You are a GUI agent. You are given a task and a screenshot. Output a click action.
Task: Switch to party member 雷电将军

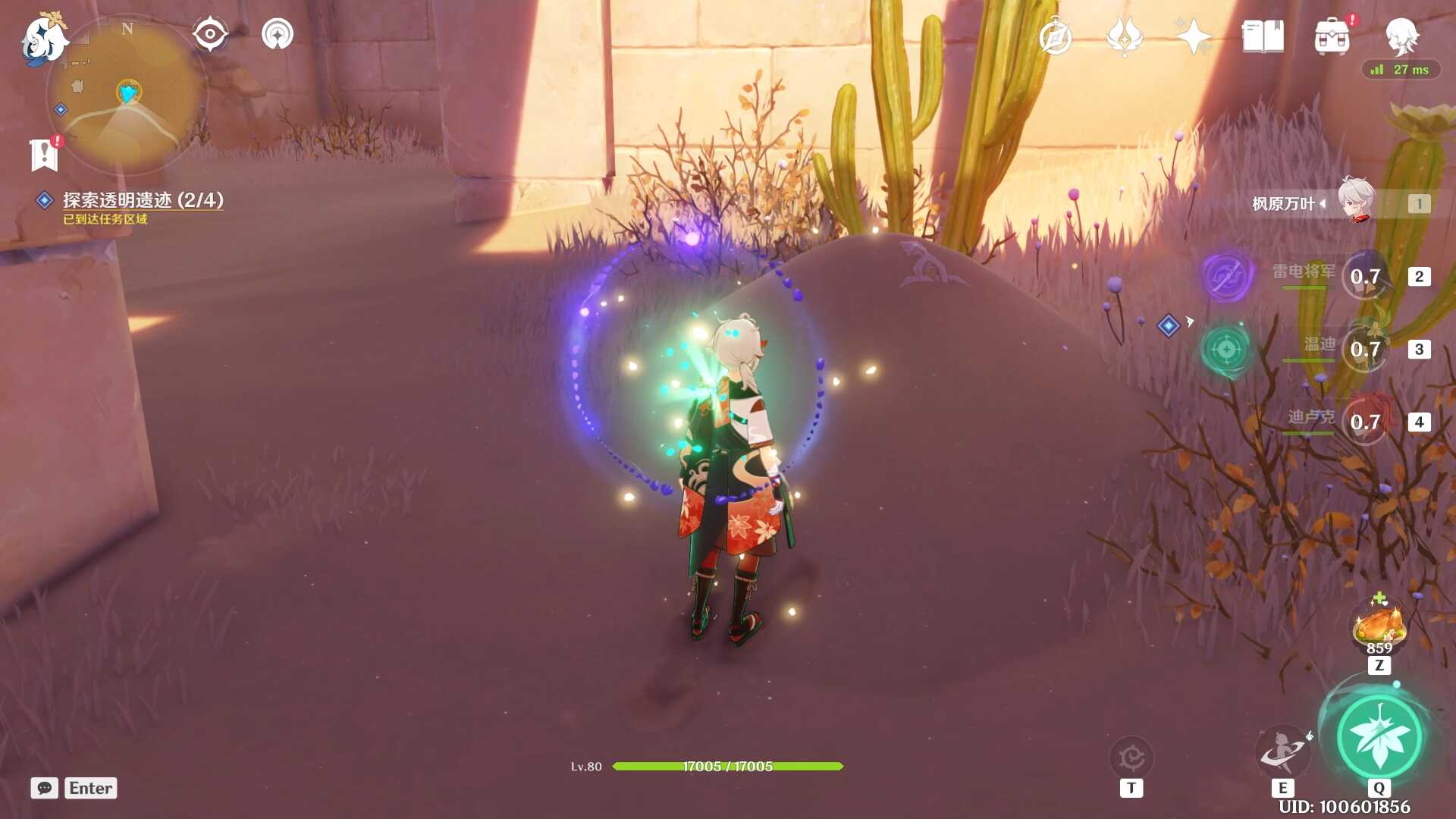1365,277
